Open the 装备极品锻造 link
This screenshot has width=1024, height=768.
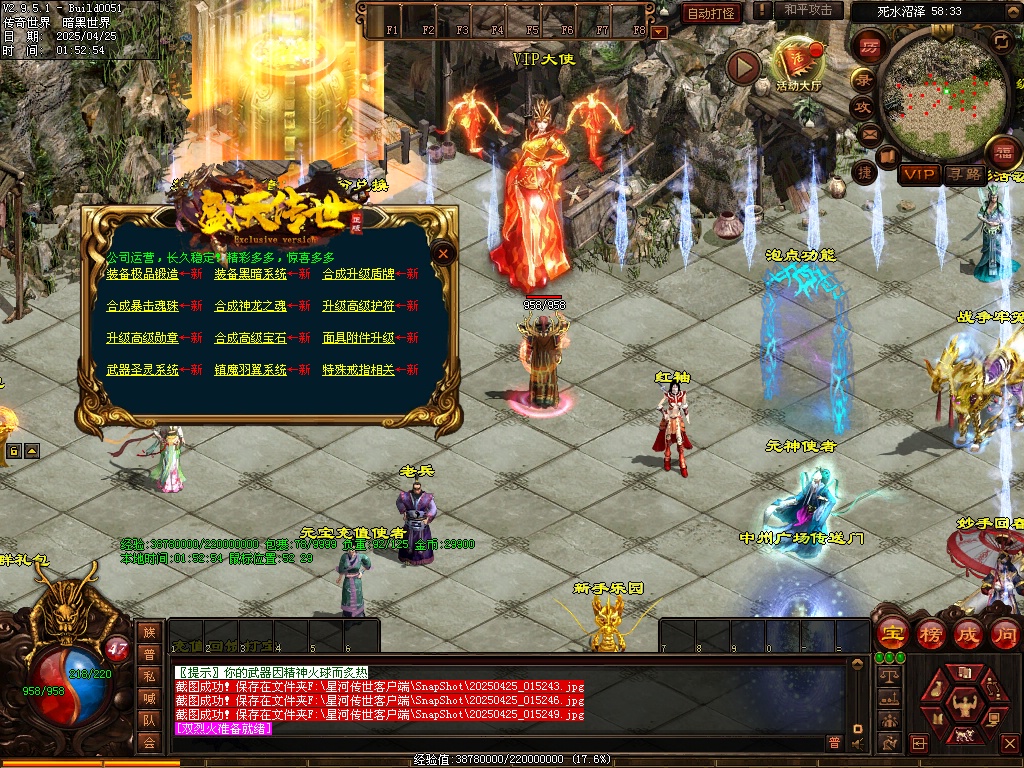143,274
